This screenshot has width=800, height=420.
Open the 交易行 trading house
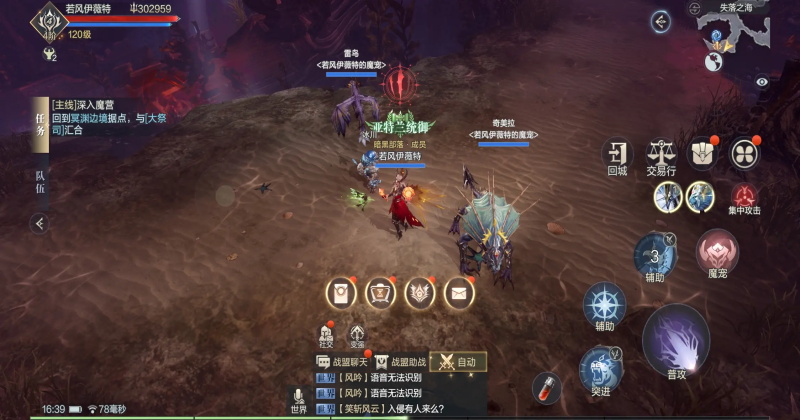(661, 155)
